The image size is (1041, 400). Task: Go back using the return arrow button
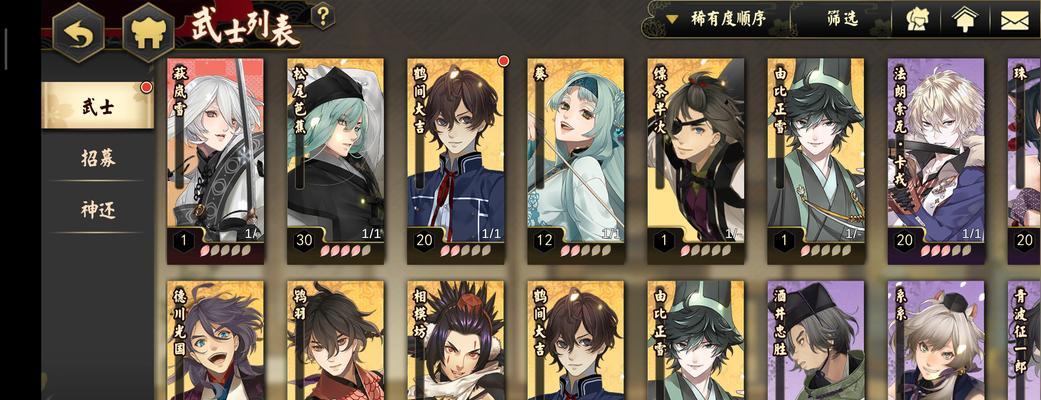click(x=78, y=33)
